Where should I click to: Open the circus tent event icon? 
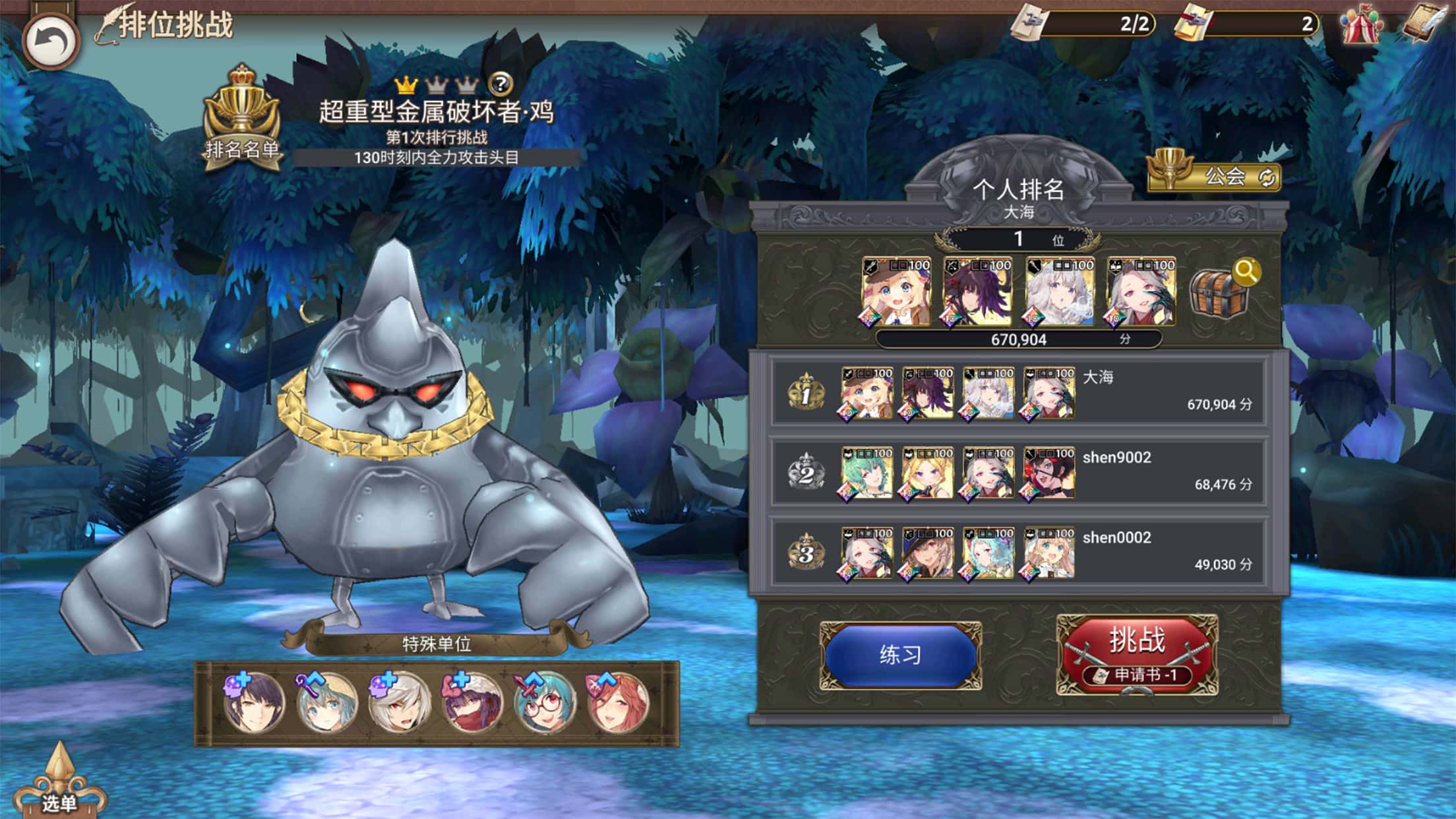[x=1360, y=26]
